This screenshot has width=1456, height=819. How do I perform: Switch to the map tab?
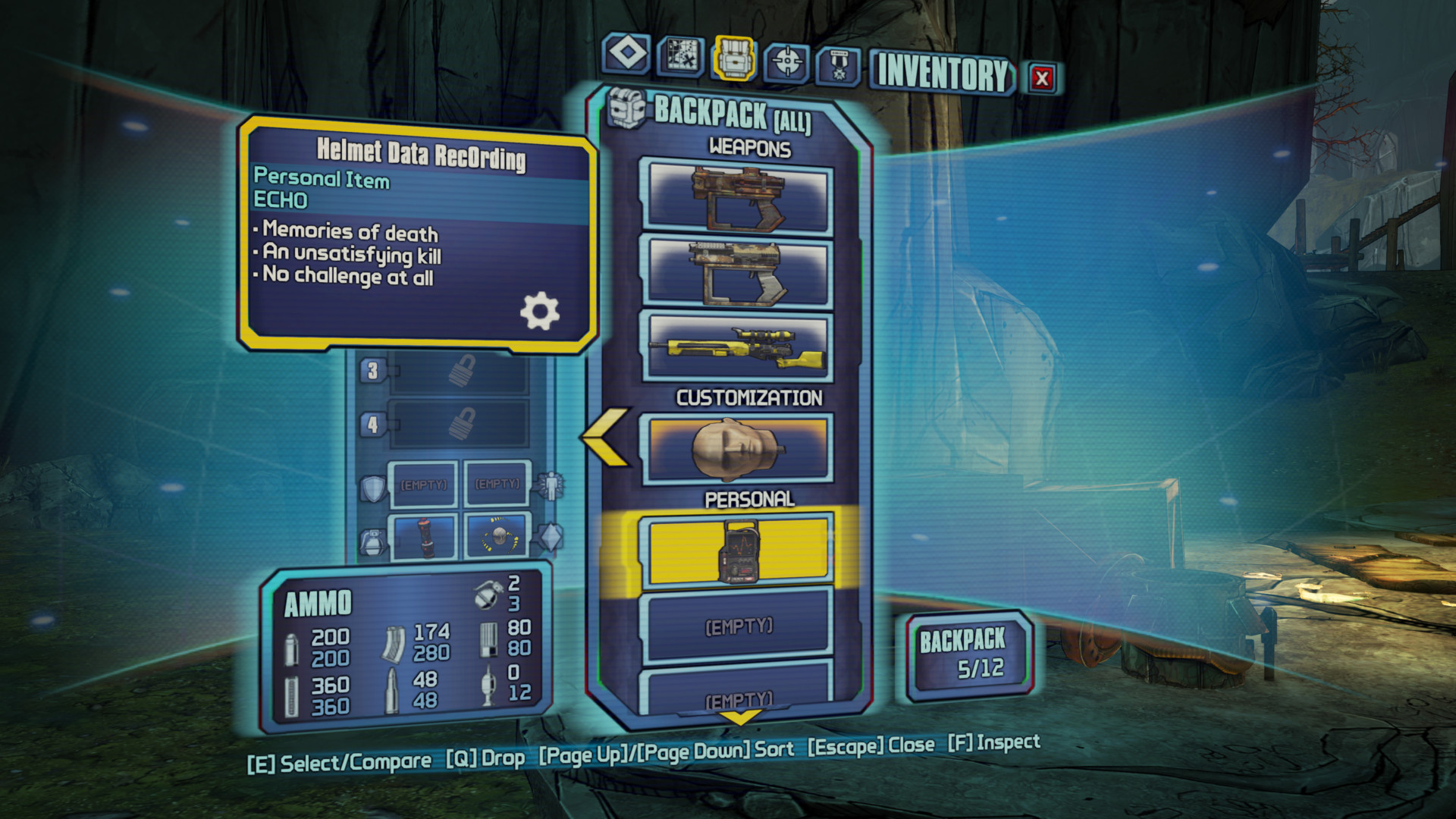(x=680, y=56)
